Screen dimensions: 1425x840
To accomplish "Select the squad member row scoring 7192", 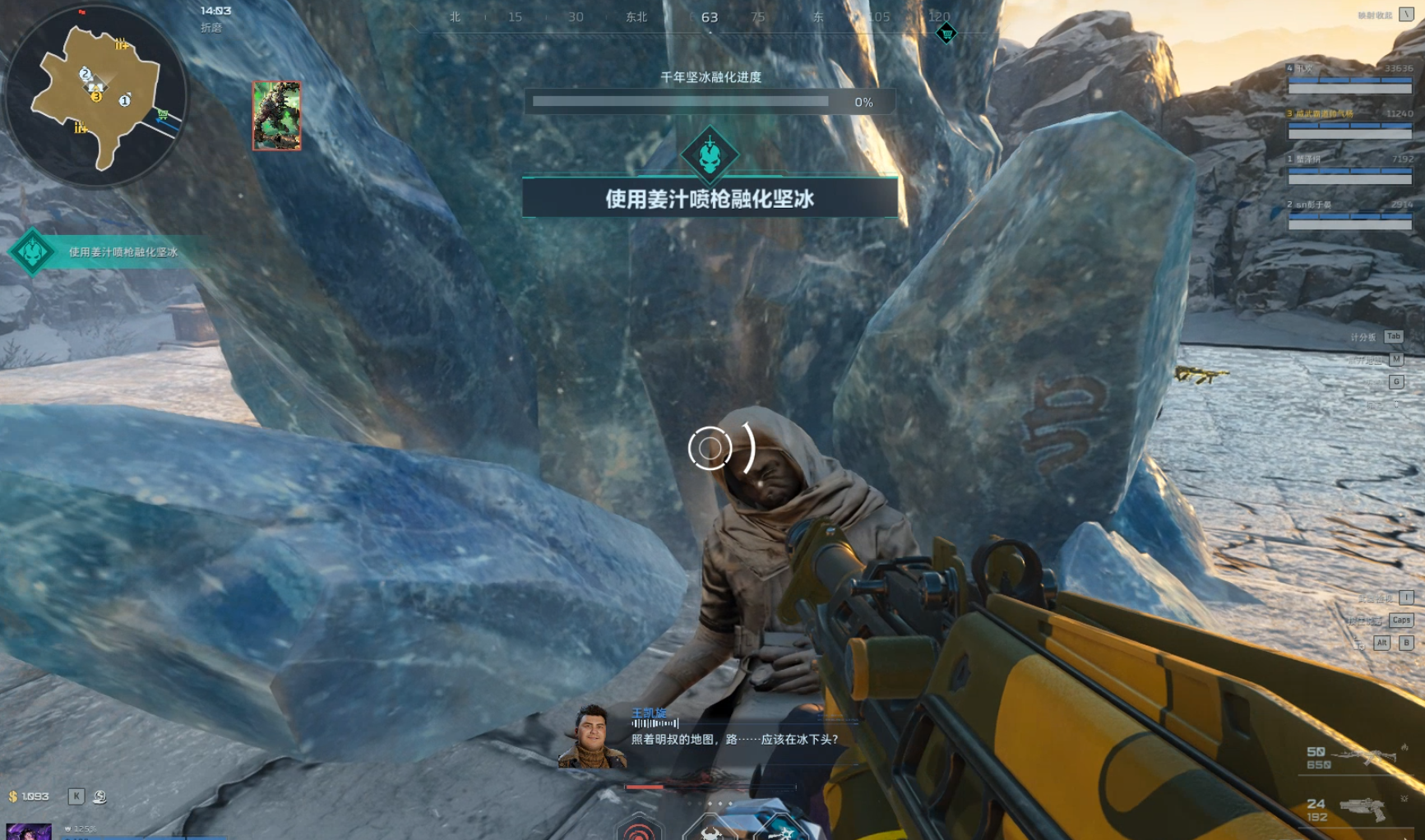I will (1349, 168).
